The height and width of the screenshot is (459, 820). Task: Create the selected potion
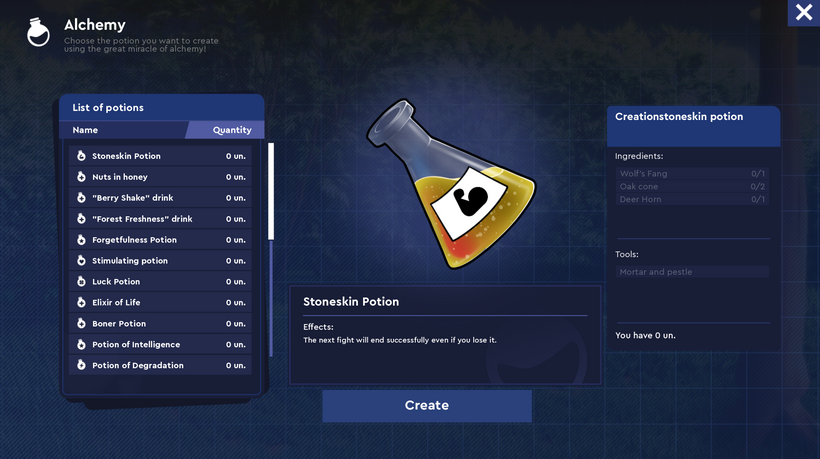[x=427, y=406]
